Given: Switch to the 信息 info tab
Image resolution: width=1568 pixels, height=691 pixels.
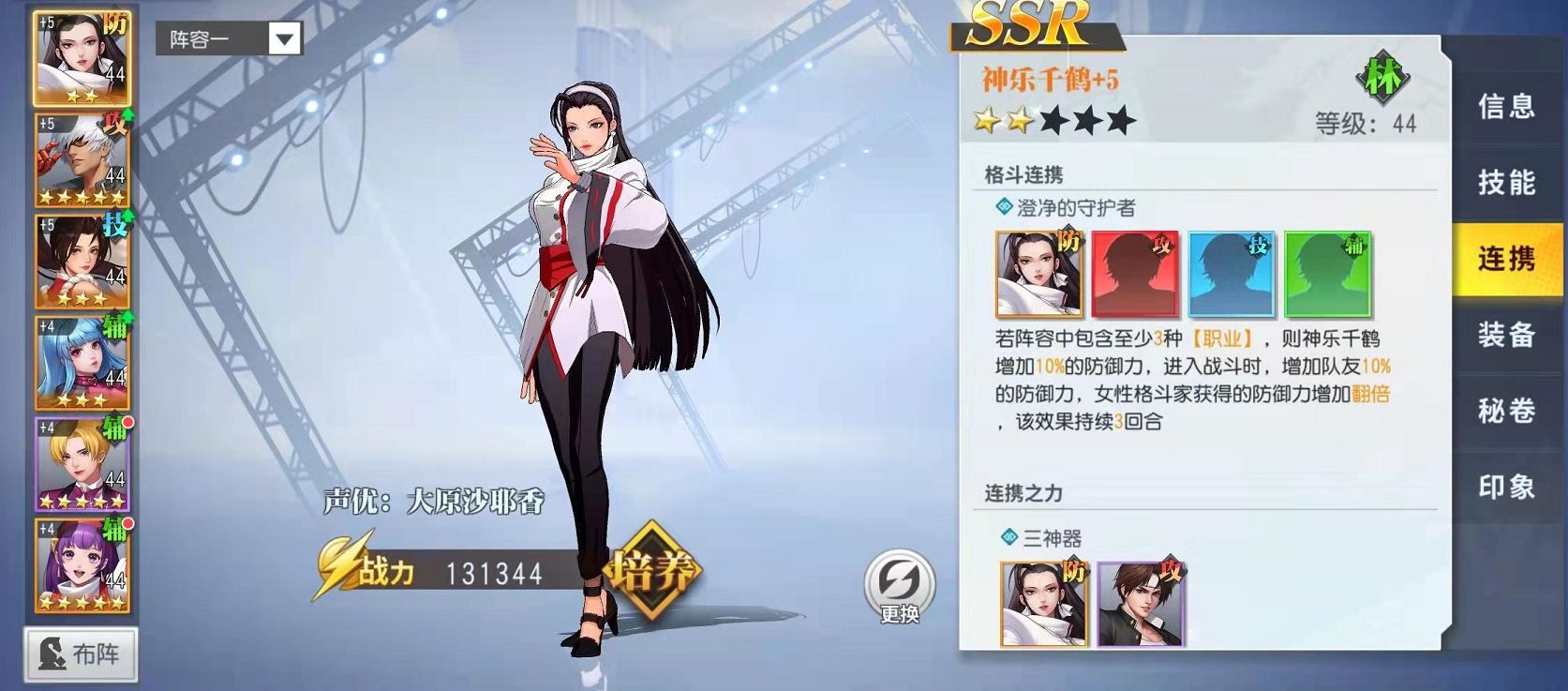Looking at the screenshot, I should pos(1506,106).
